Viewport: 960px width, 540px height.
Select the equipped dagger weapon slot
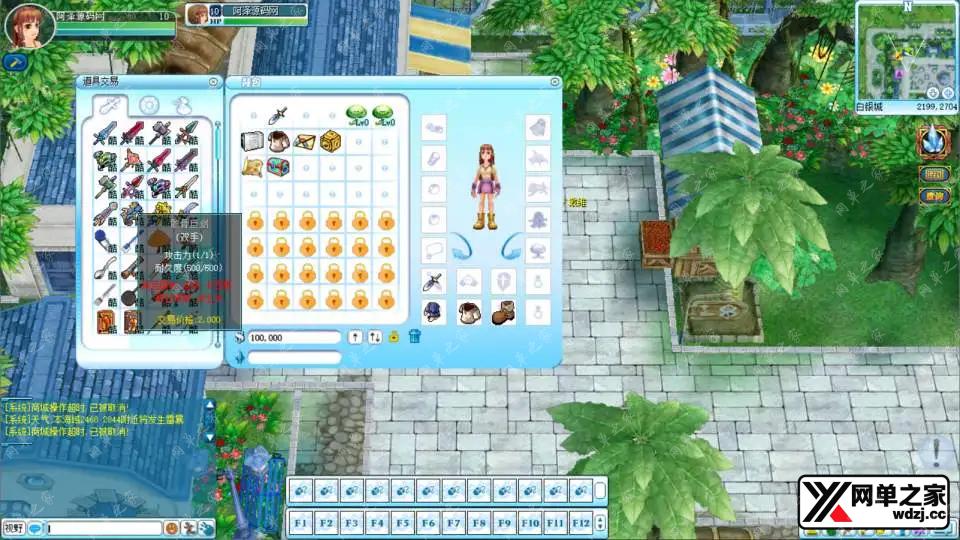[x=433, y=282]
